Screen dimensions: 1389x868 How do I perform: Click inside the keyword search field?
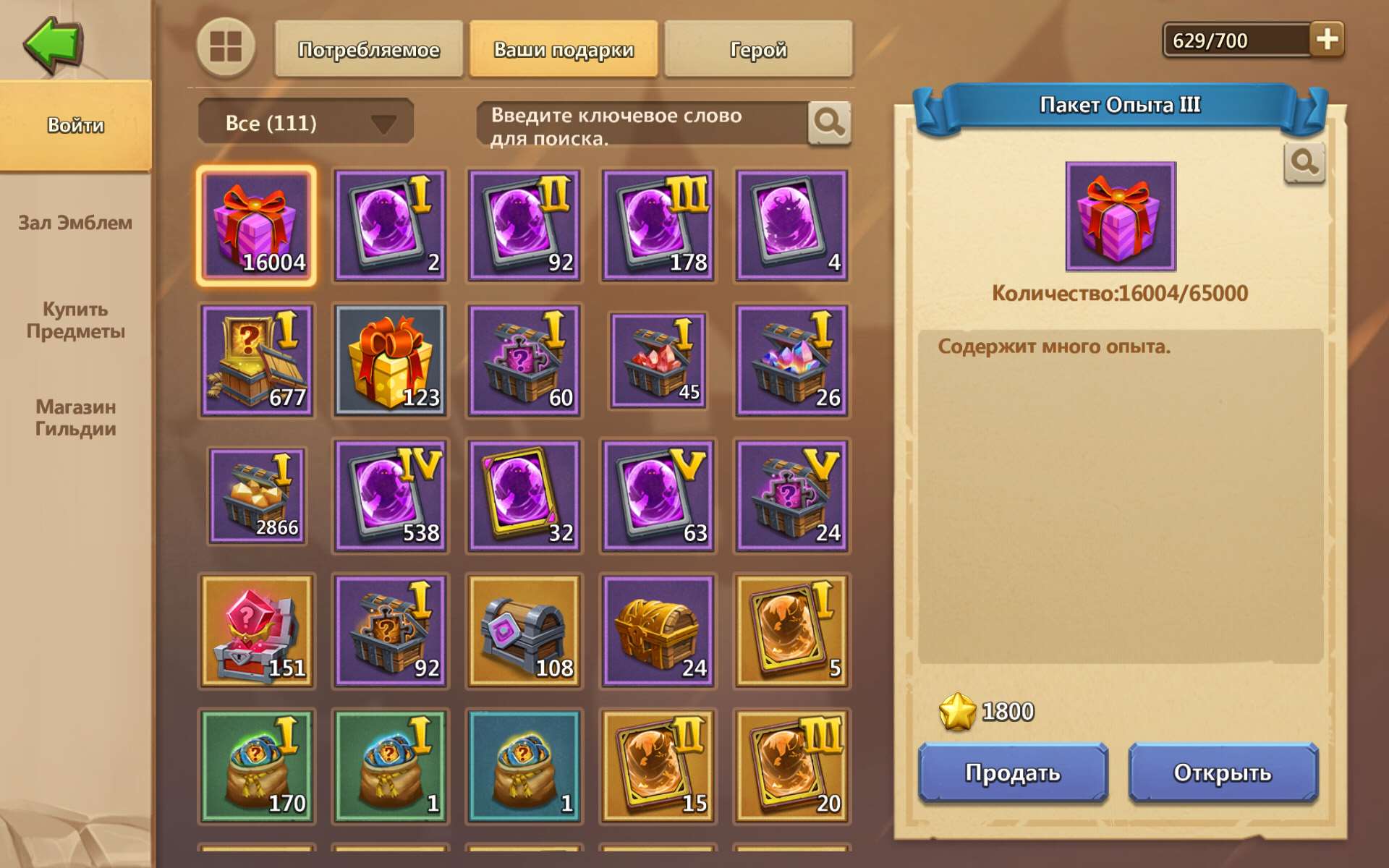[x=637, y=122]
